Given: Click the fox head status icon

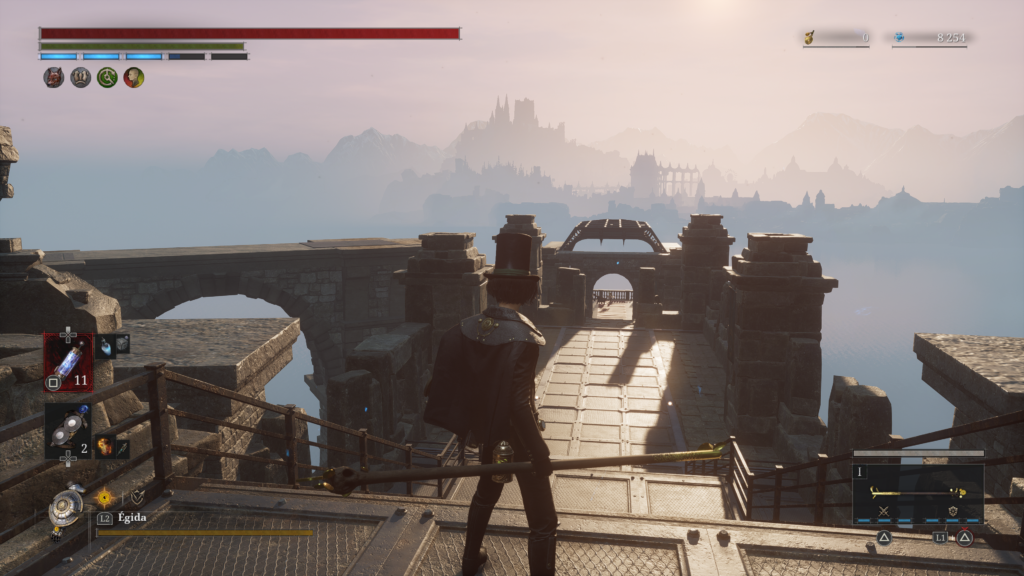Looking at the screenshot, I should tap(54, 77).
